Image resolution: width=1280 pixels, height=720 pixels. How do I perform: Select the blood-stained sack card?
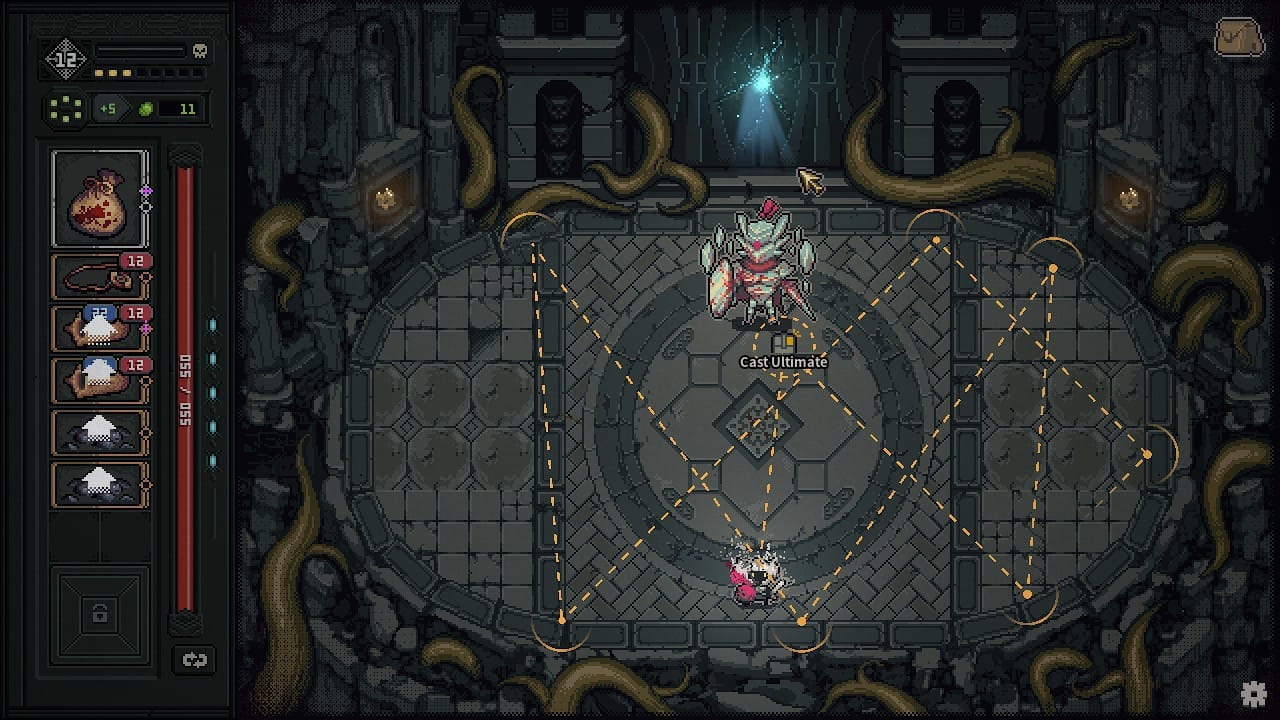pos(99,198)
